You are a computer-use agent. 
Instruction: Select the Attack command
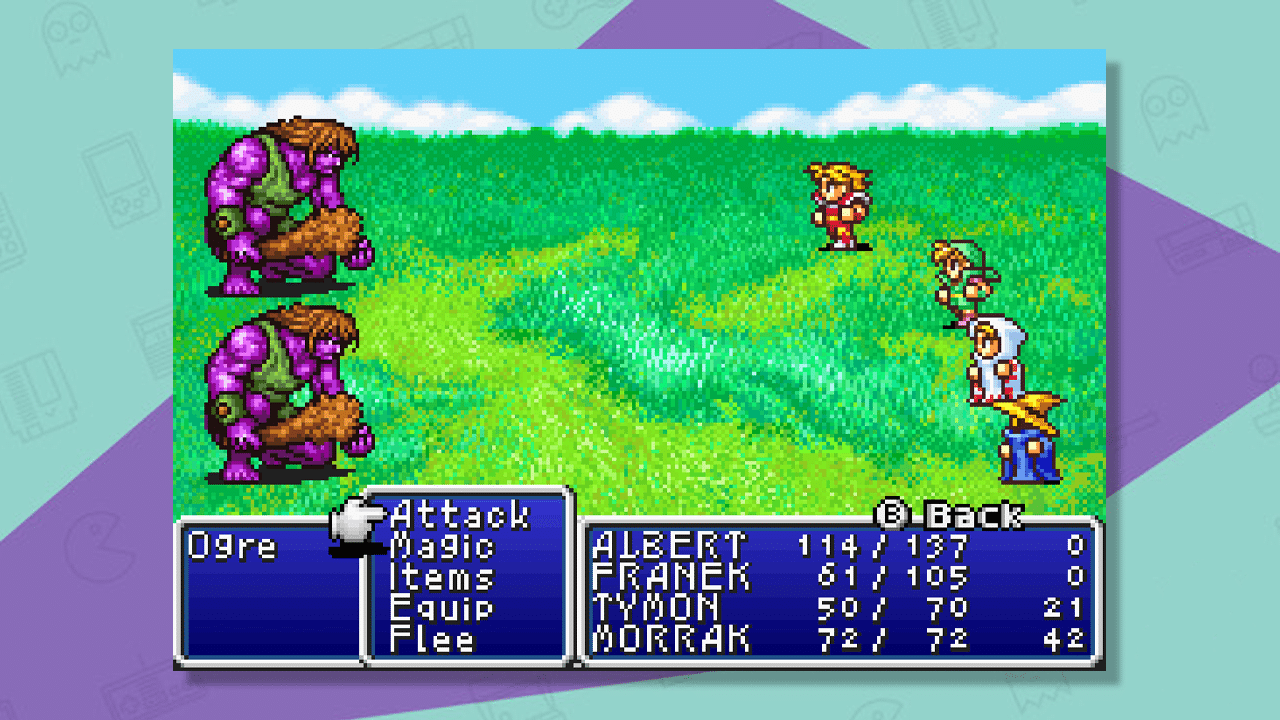click(460, 515)
